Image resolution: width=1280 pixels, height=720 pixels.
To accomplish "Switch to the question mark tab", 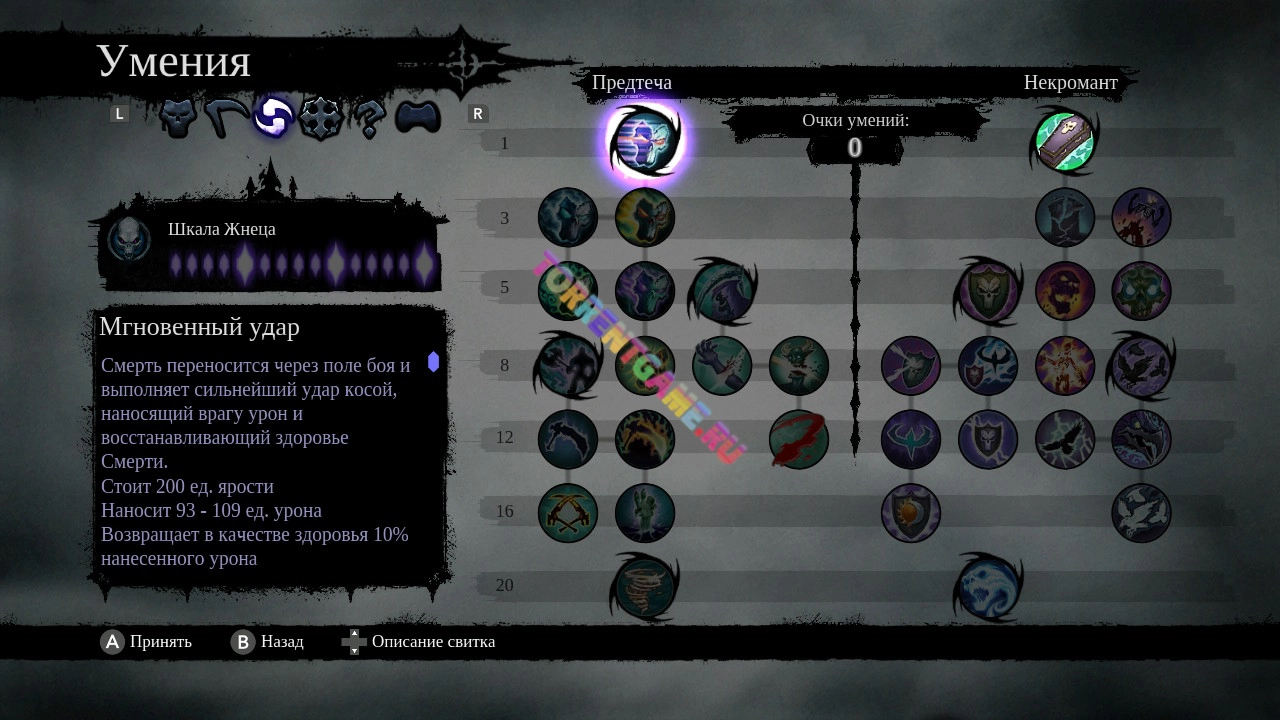I will click(369, 119).
